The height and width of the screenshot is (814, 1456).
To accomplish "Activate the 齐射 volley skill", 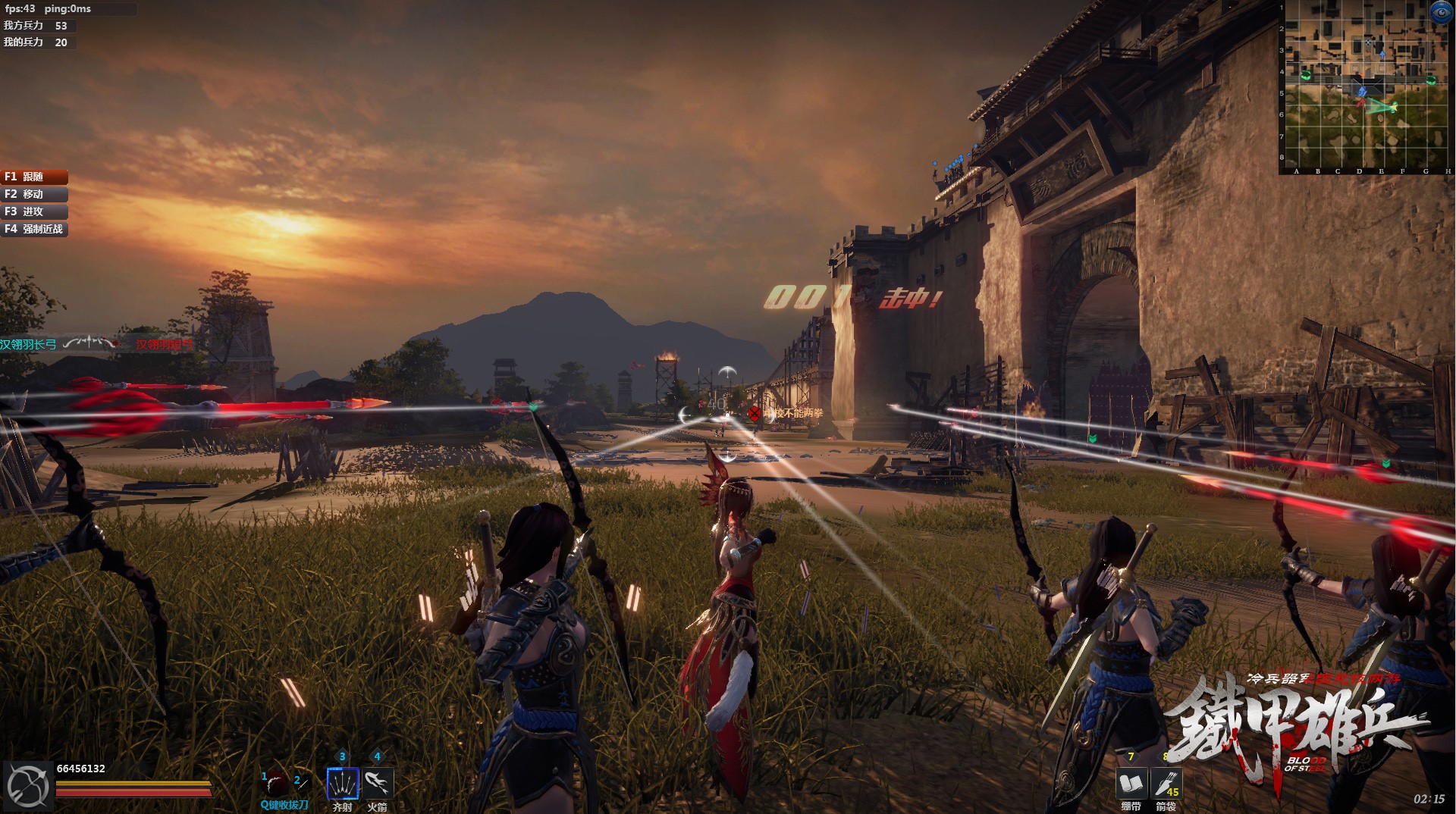I will point(342,783).
